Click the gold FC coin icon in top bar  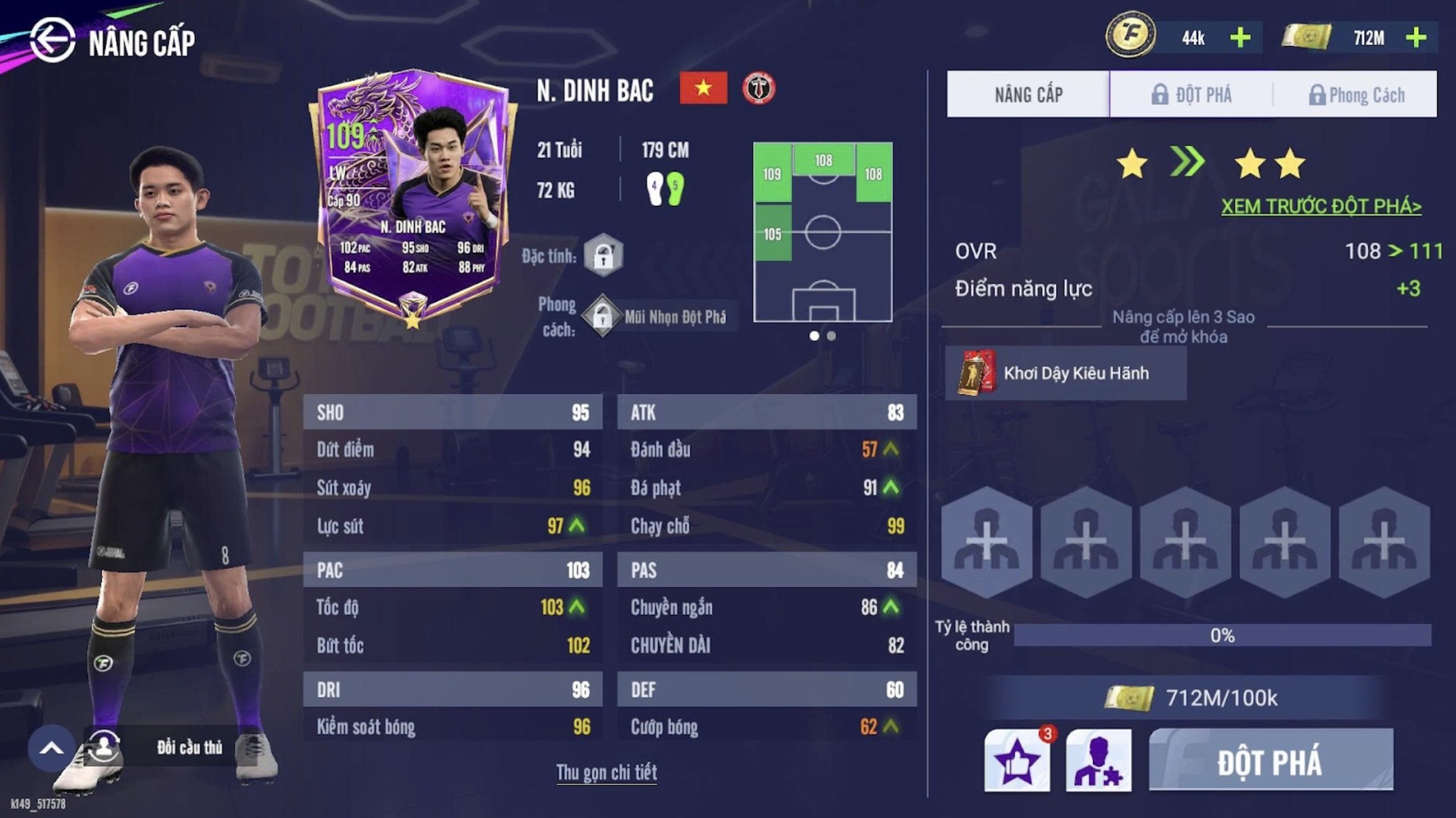[x=1128, y=35]
